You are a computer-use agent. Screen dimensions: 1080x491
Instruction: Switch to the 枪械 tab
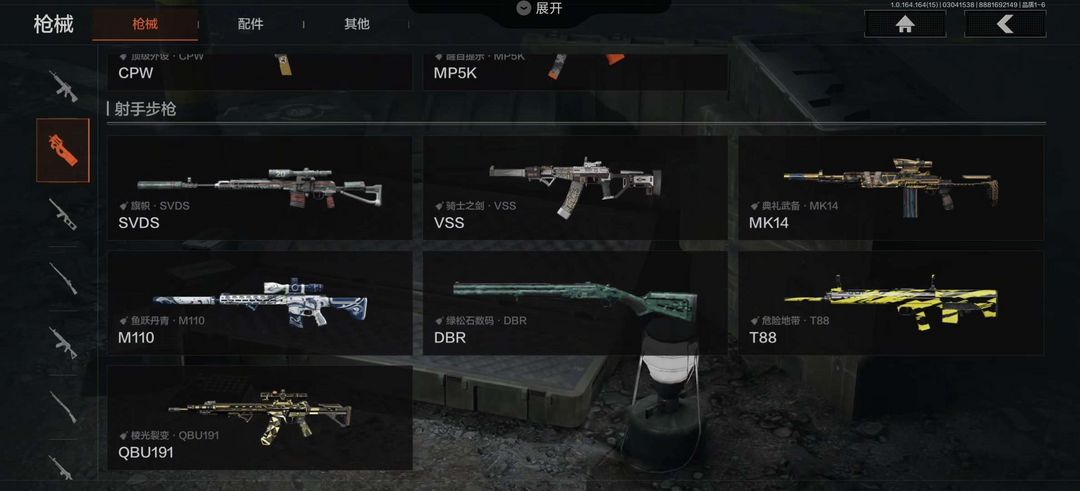click(x=144, y=24)
